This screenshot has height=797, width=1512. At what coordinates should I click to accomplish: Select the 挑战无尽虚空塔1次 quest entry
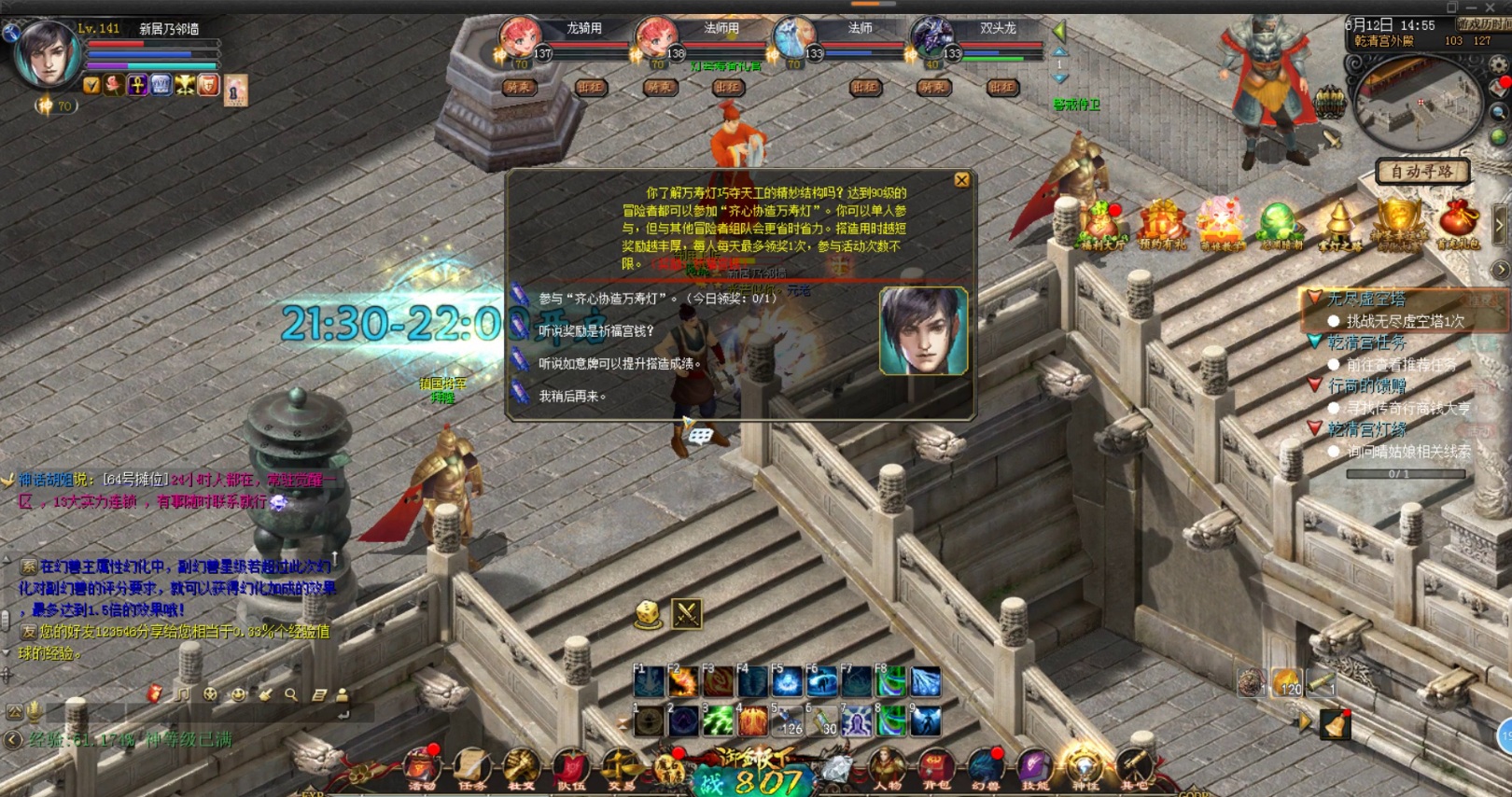click(1405, 321)
